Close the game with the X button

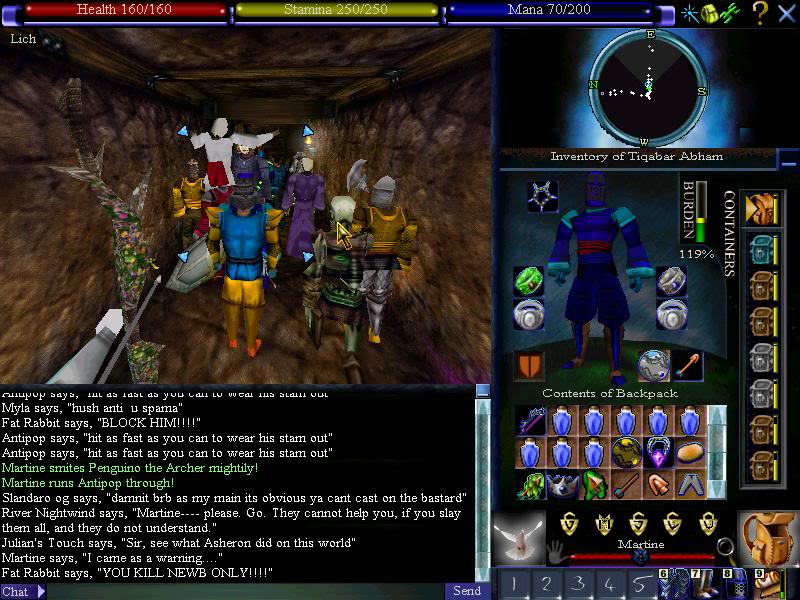click(x=785, y=12)
